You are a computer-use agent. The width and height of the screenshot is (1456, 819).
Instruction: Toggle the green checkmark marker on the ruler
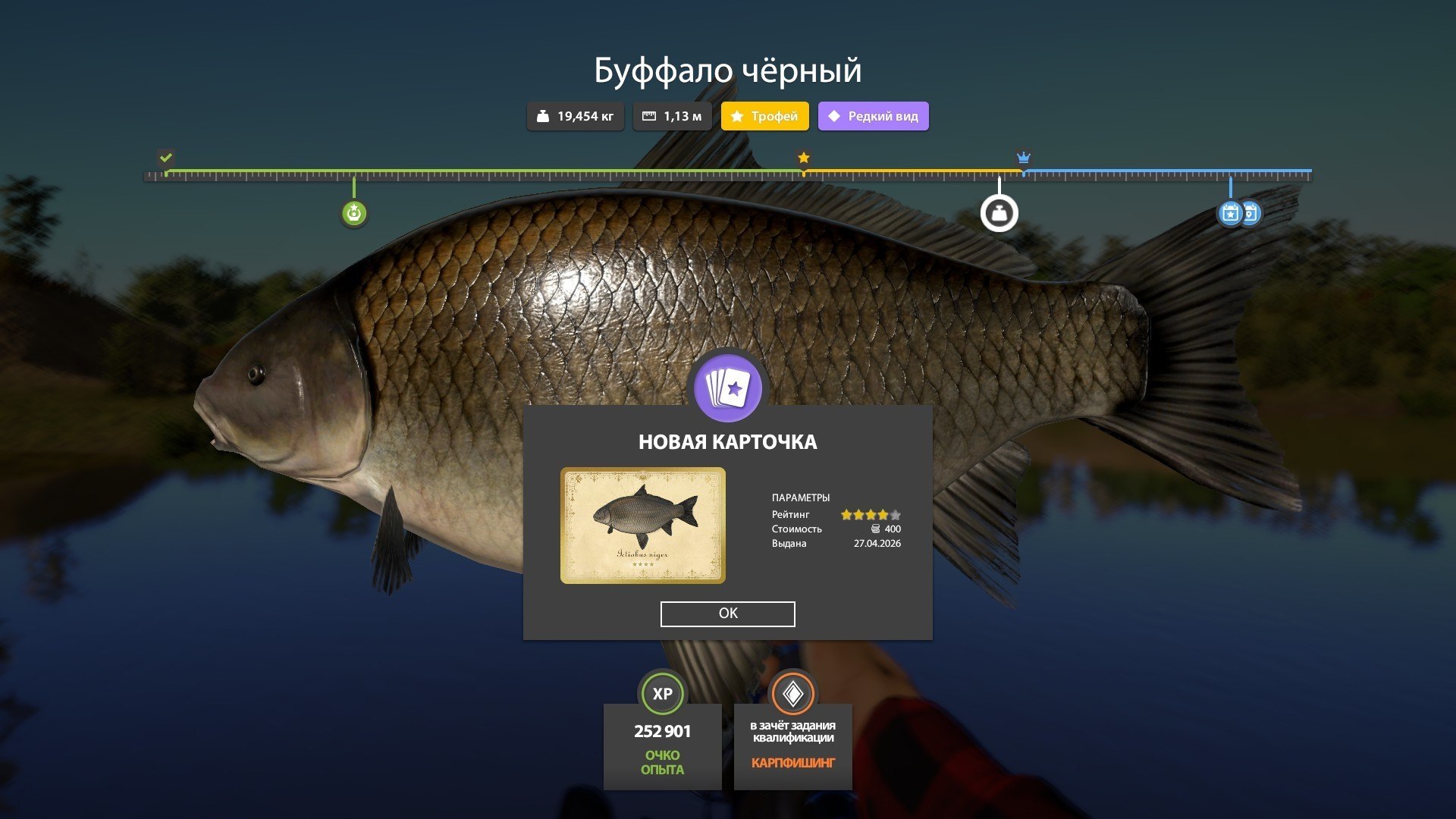point(165,158)
